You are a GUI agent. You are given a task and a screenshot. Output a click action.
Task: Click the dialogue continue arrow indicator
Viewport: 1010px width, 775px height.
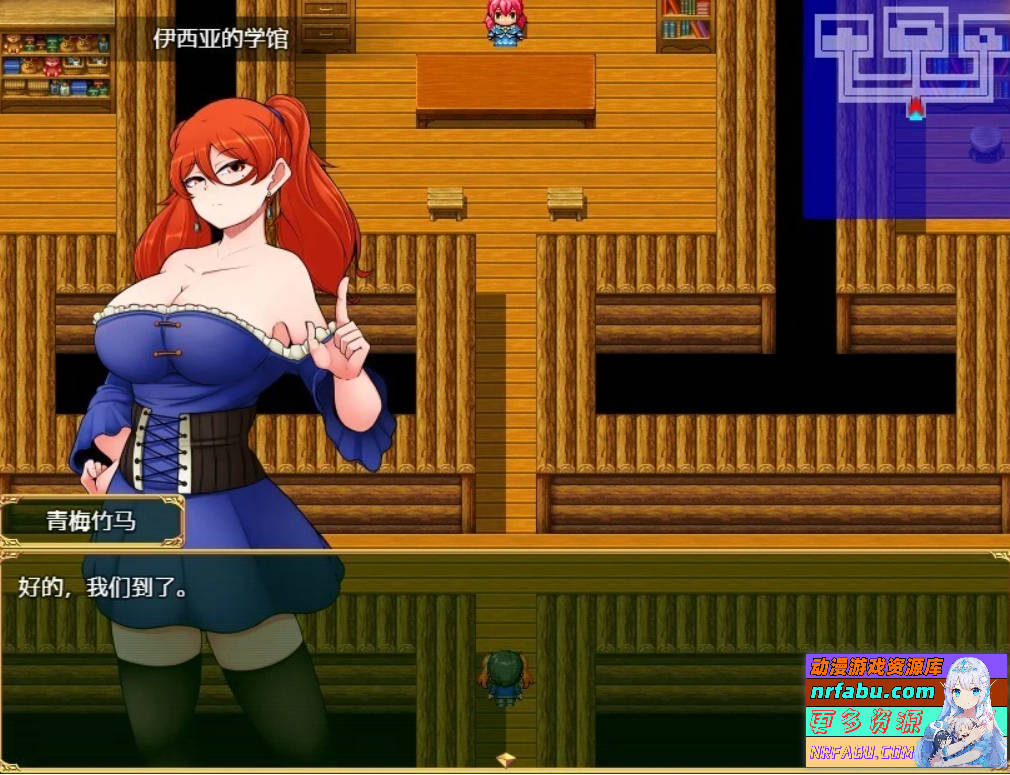pos(506,759)
